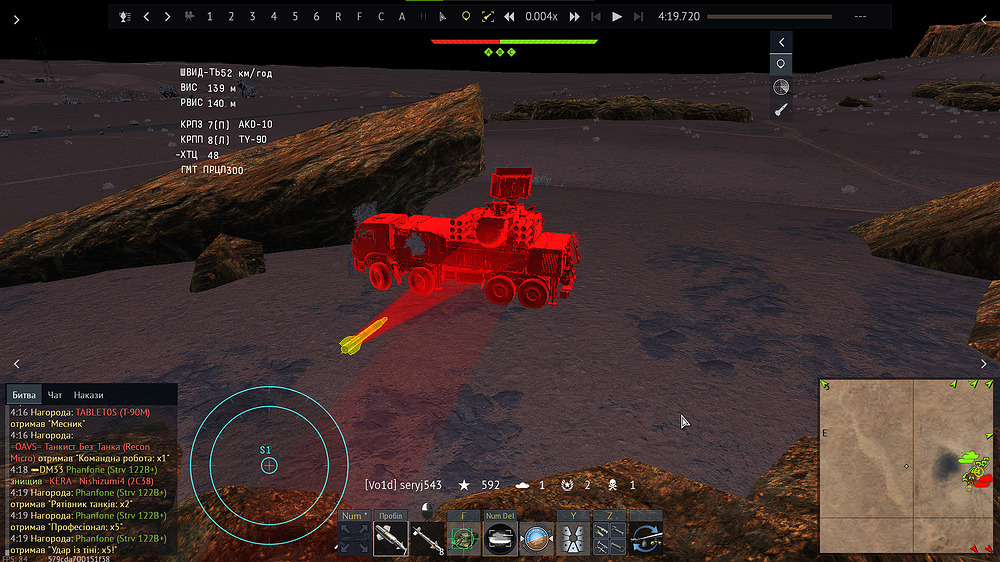This screenshot has height=562, width=1000.
Task: Open the Чат tab in the battle log
Action: point(55,395)
